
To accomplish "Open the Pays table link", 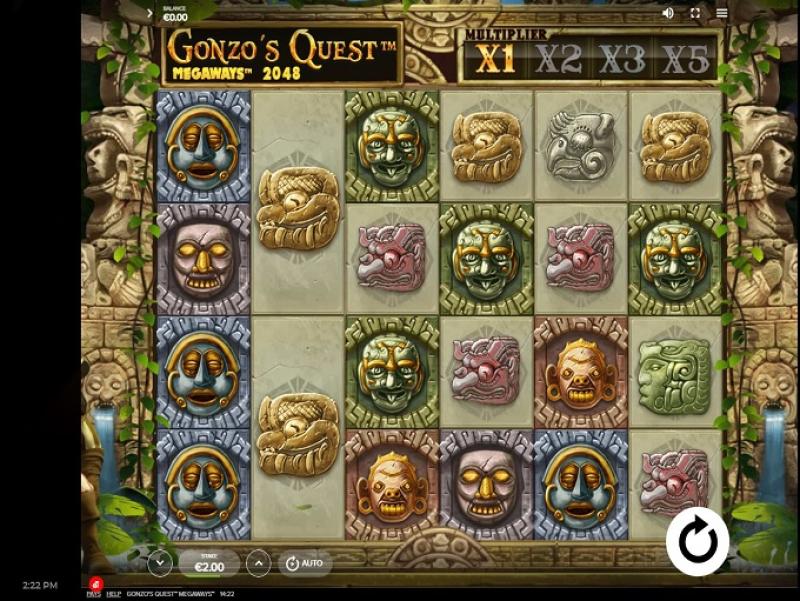I will (93, 594).
